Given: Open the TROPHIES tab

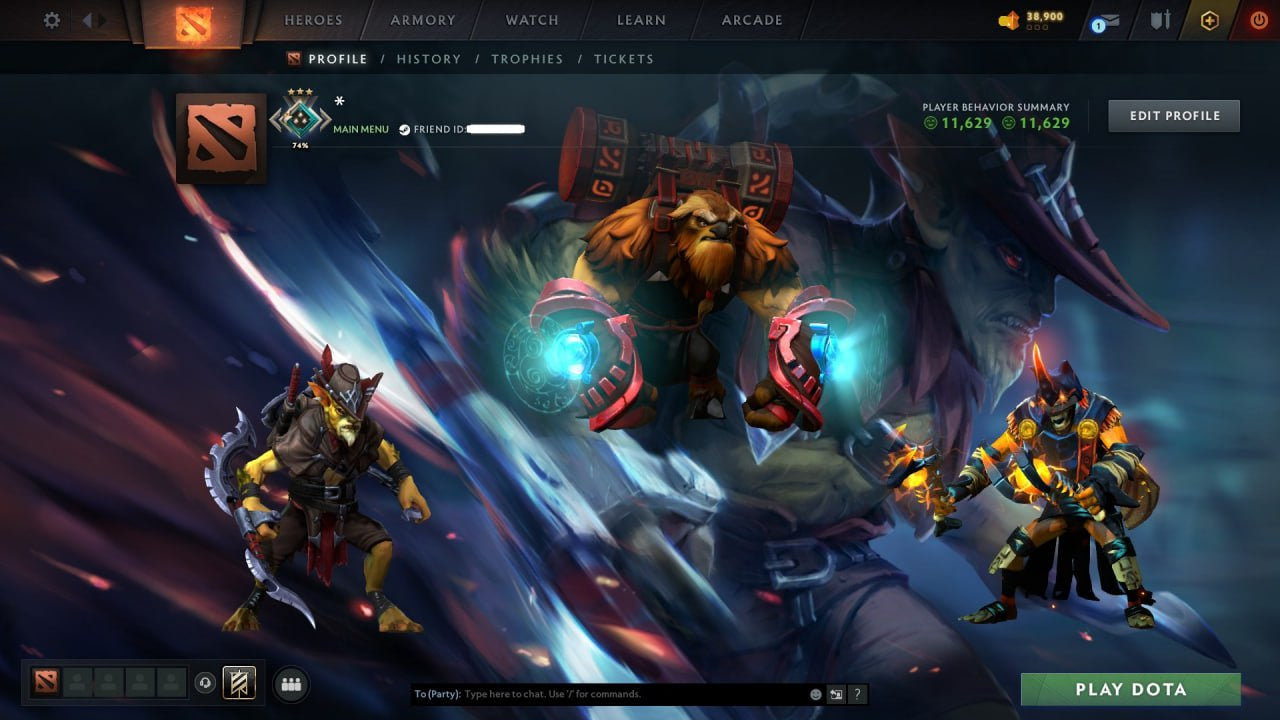Looking at the screenshot, I should [528, 59].
